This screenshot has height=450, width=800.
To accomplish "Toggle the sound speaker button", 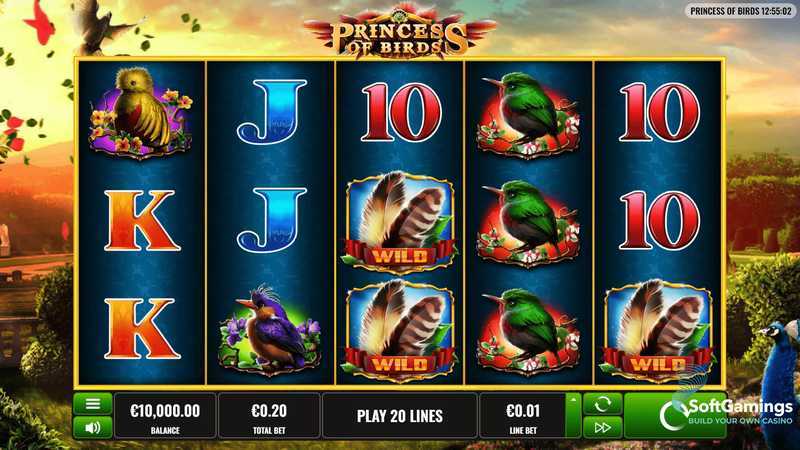I will pos(92,427).
